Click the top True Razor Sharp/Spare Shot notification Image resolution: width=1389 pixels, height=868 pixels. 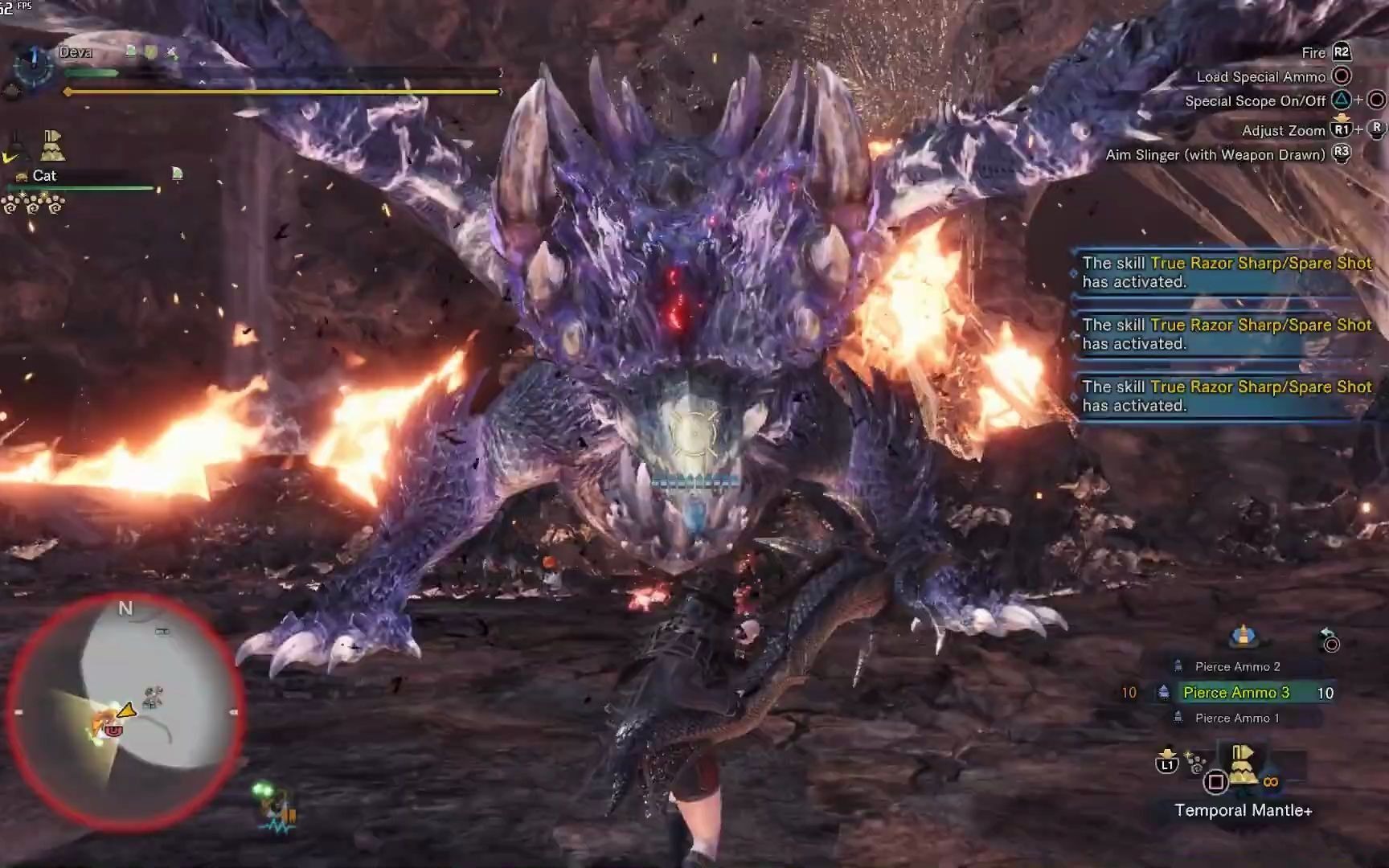pyautogui.click(x=1226, y=272)
